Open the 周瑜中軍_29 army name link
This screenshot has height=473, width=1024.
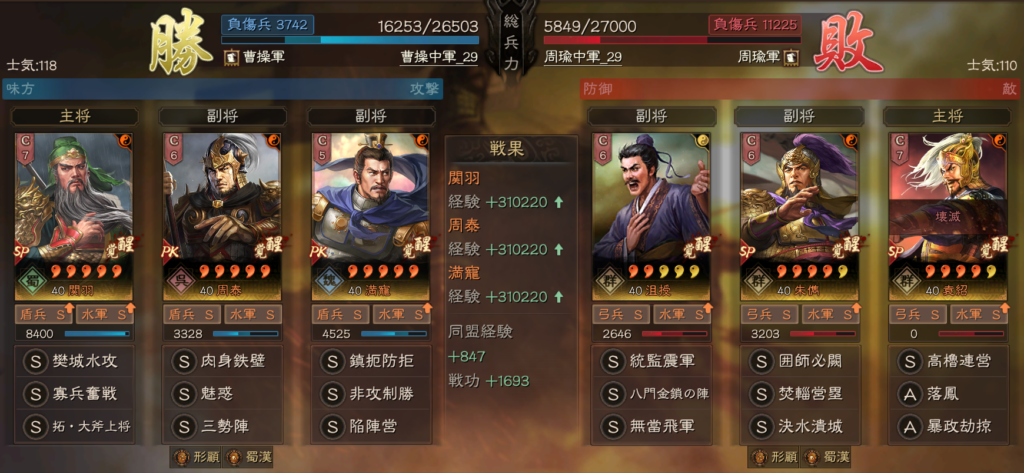582,58
